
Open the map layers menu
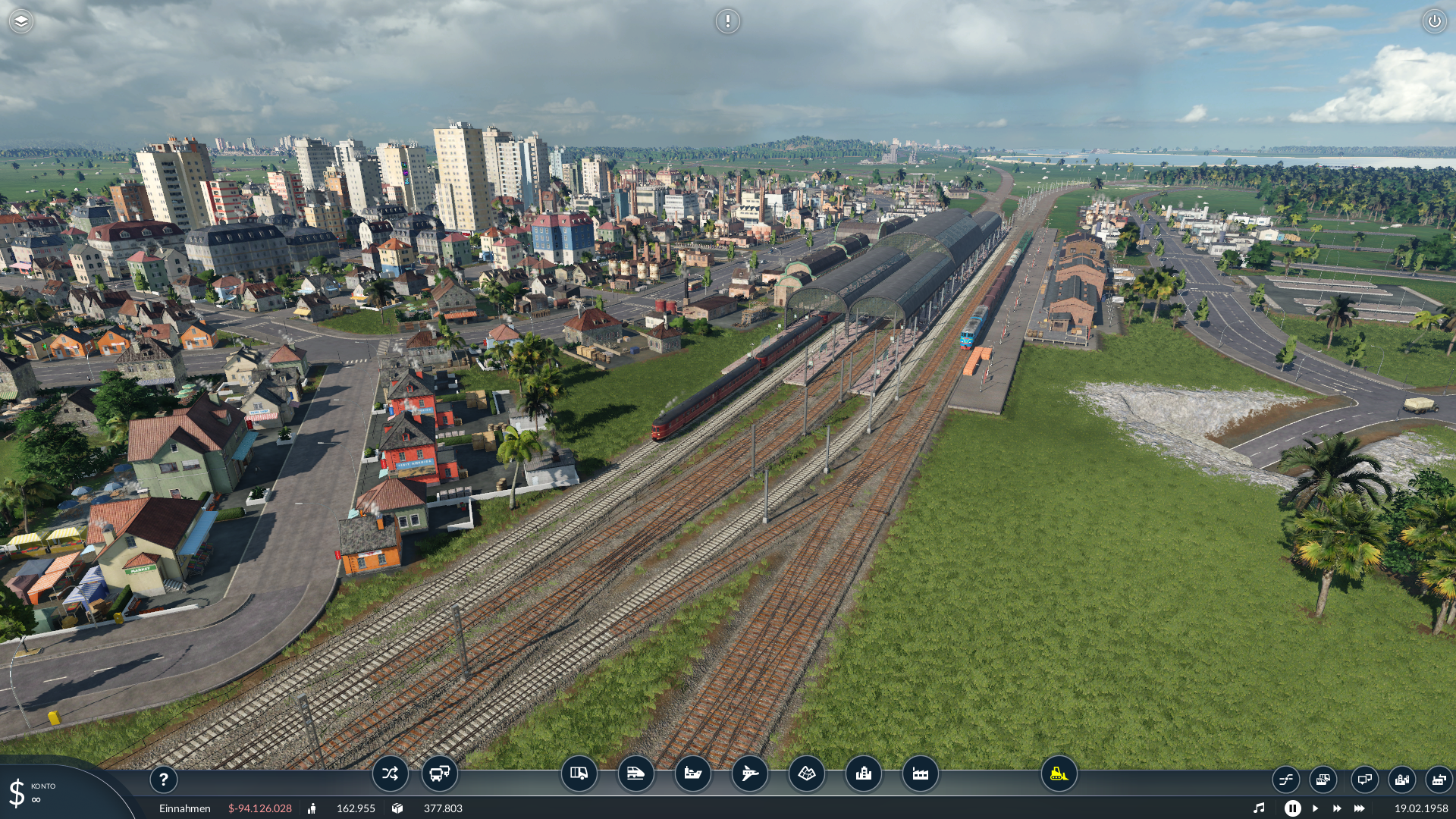[x=21, y=21]
